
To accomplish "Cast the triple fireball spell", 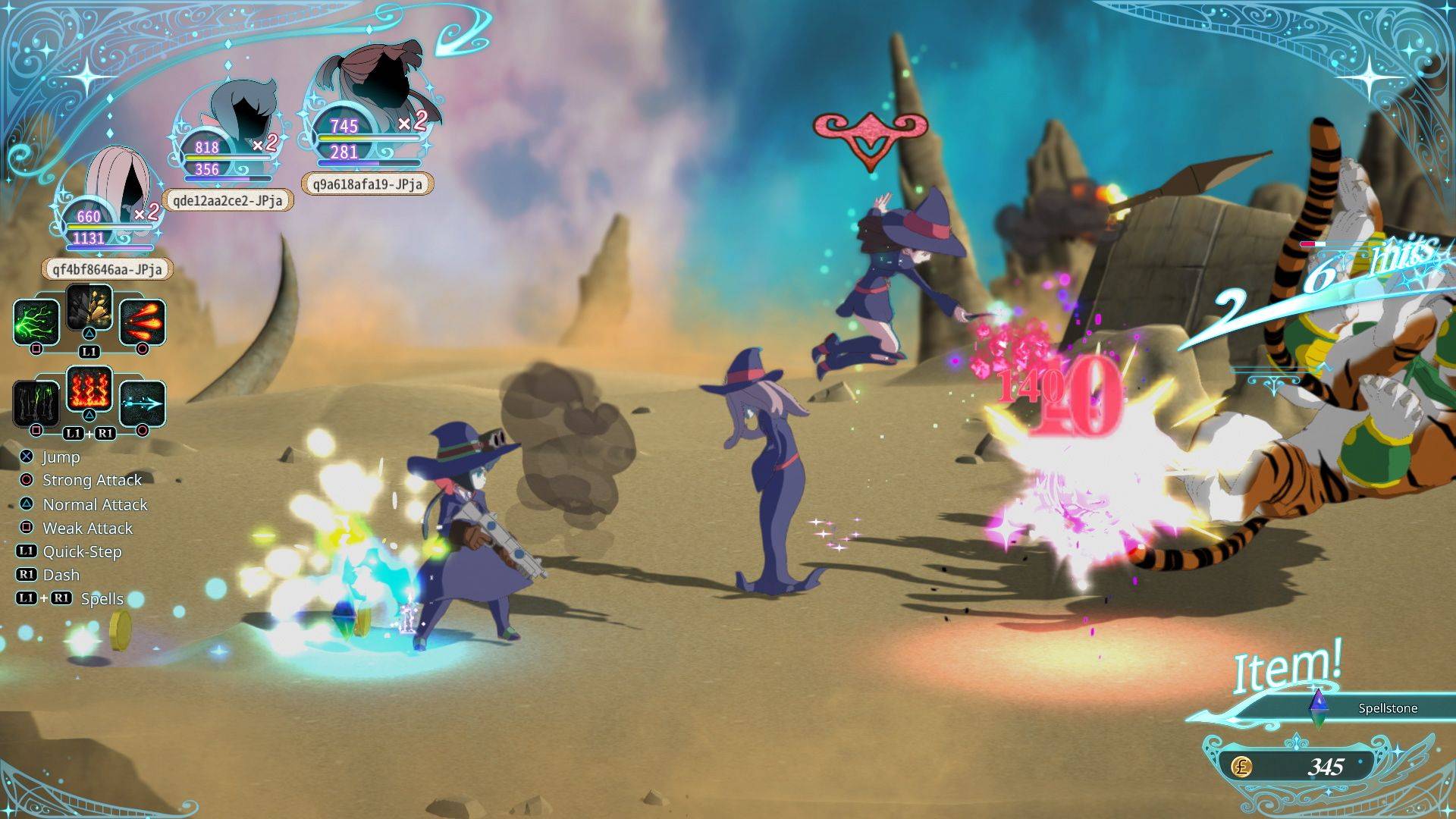I will (142, 322).
